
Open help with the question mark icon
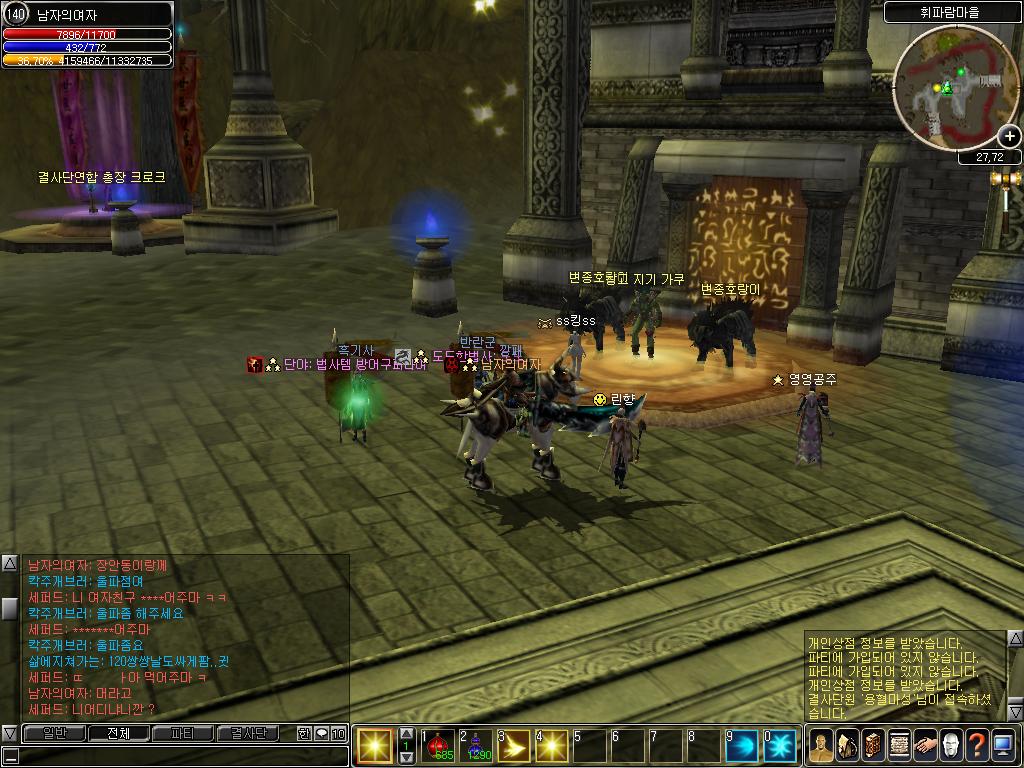[977, 745]
